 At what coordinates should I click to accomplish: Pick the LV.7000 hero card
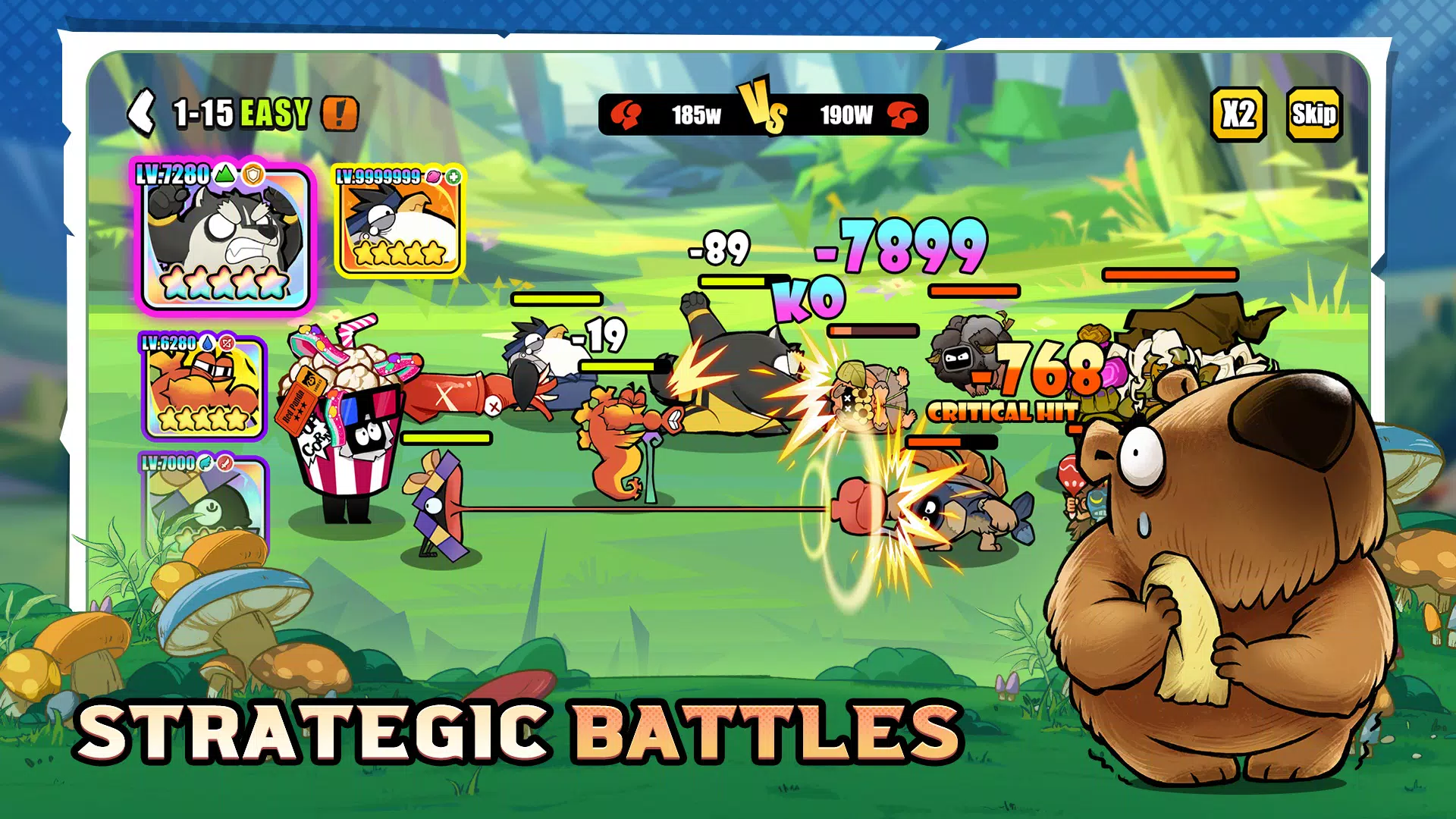coord(205,500)
